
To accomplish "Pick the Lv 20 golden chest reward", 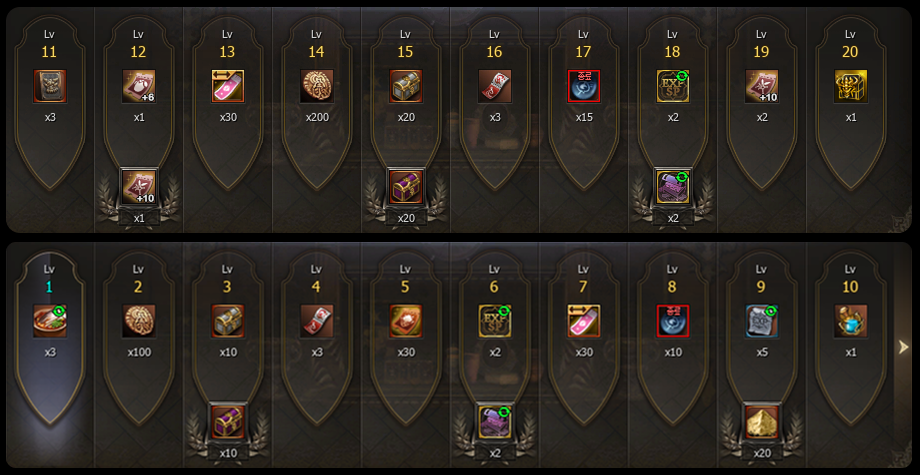I will coord(850,86).
